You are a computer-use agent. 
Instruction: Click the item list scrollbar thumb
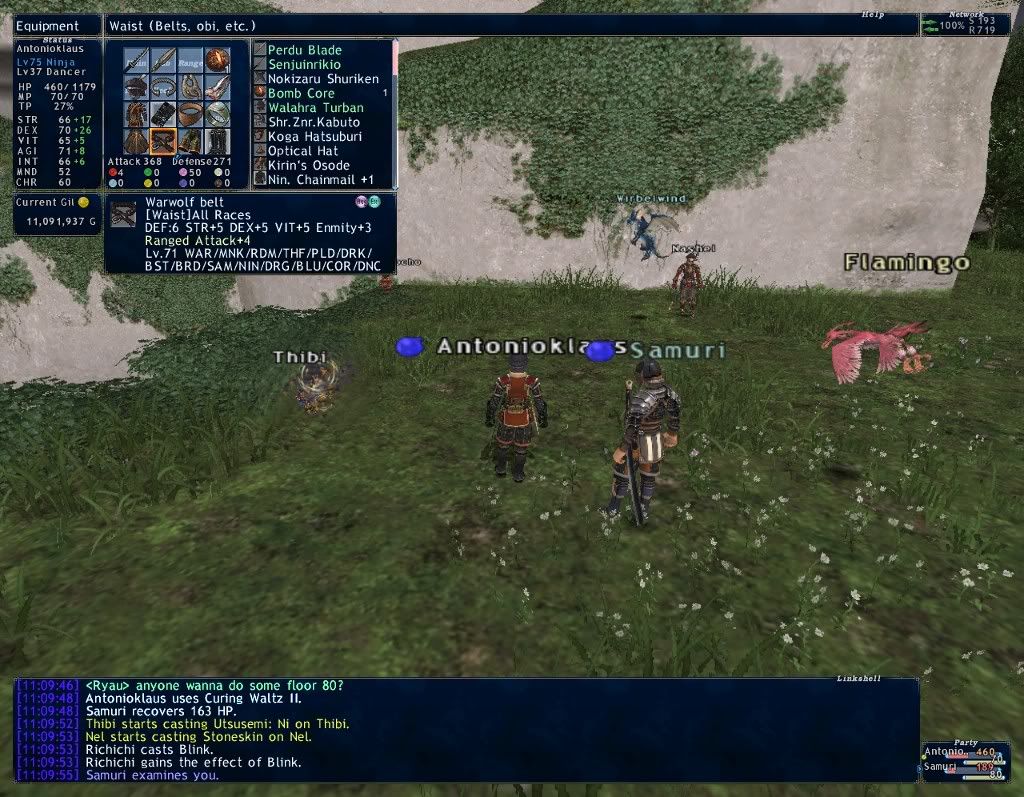coord(395,58)
